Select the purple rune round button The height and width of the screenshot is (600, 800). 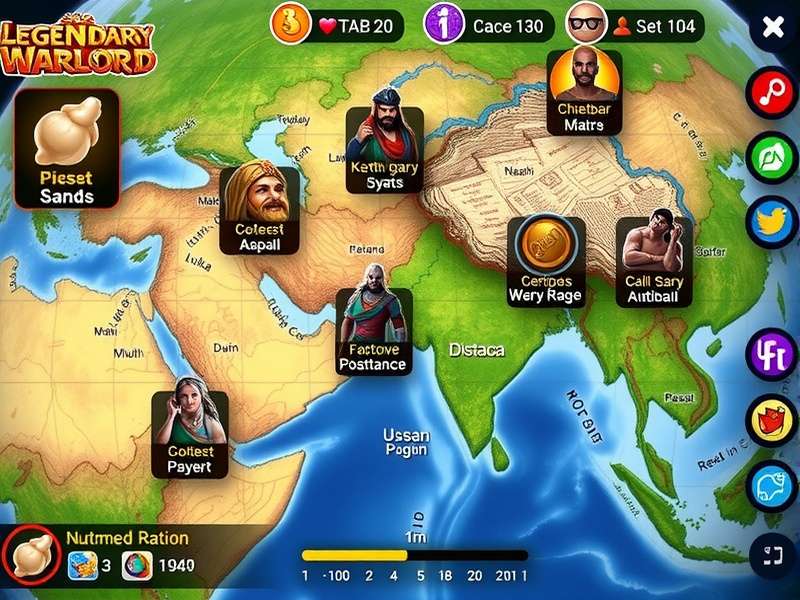pyautogui.click(x=772, y=354)
